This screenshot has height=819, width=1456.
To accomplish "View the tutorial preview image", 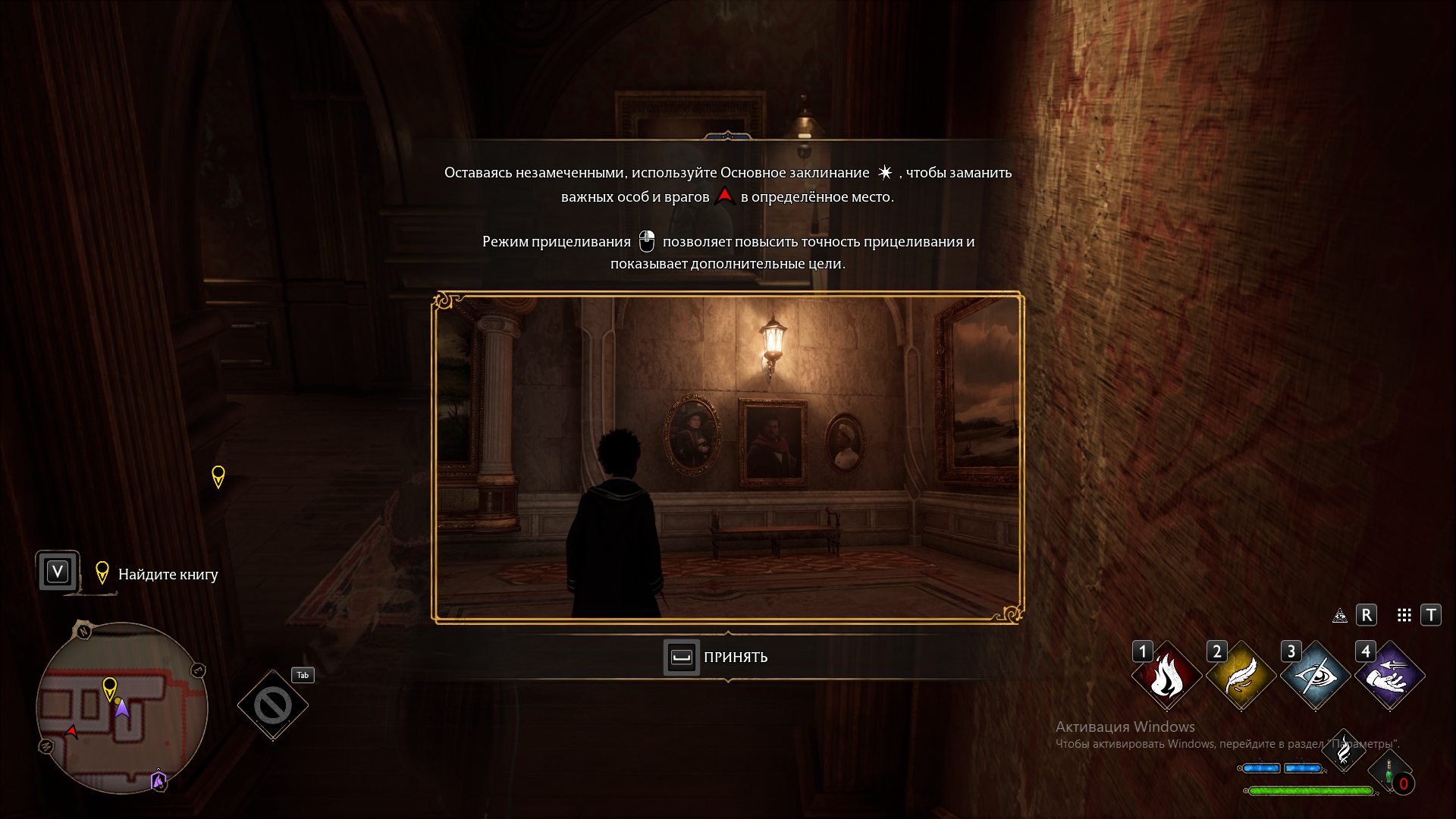I will 728,457.
